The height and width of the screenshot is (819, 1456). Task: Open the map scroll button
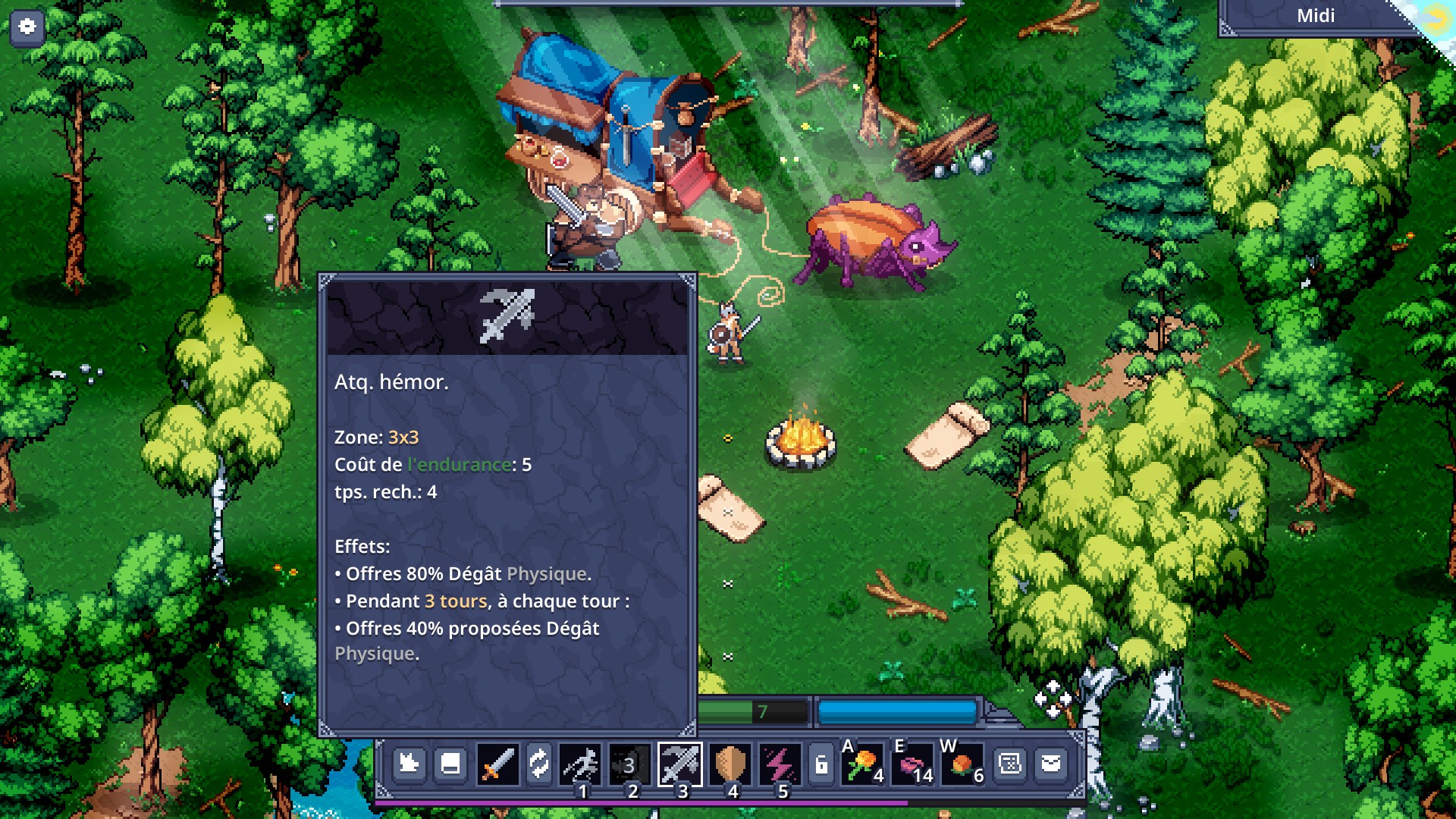(x=1010, y=764)
